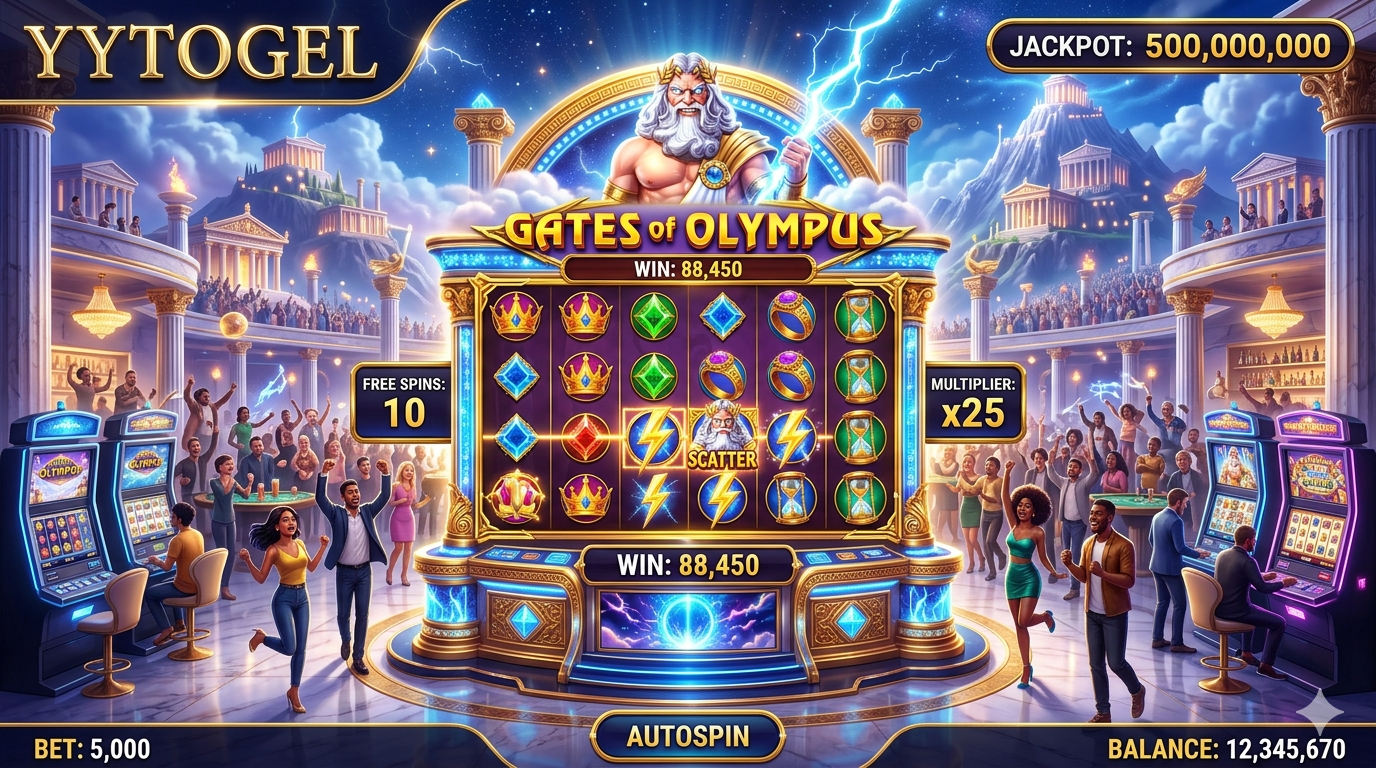Start the AUTOSPIN feature

coord(688,737)
